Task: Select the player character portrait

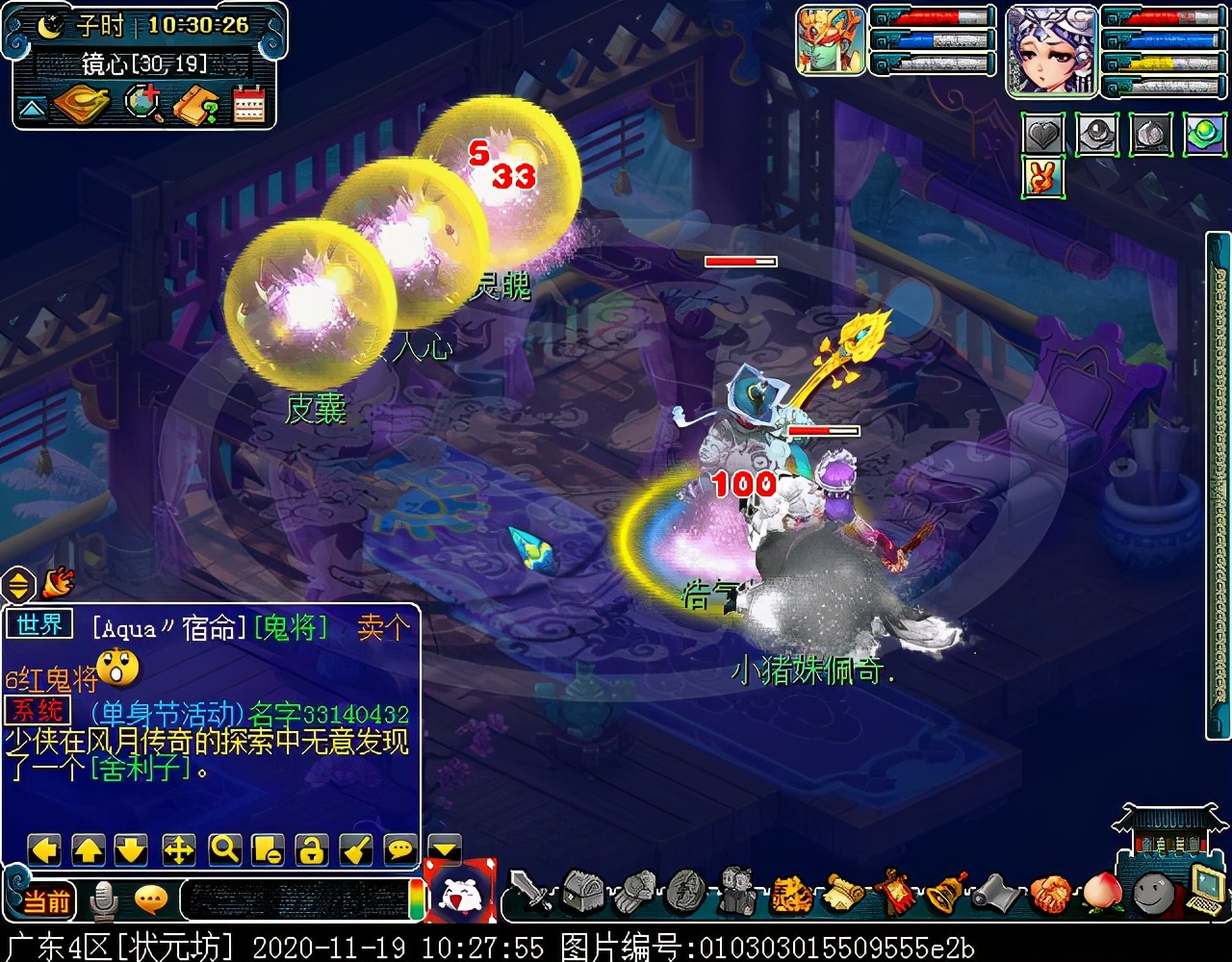Action: coord(1051,50)
